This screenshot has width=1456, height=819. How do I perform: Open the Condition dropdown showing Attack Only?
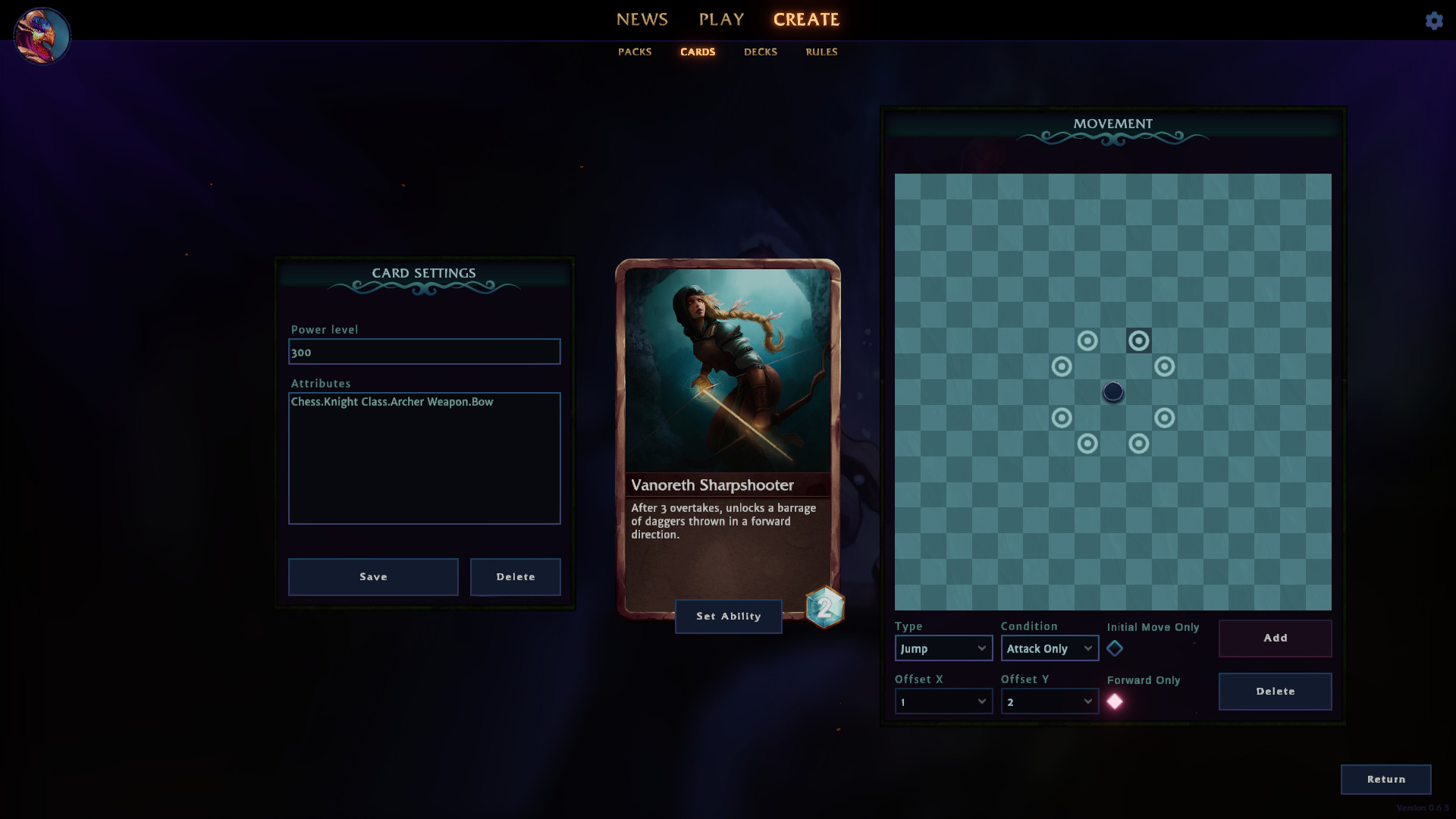1049,648
